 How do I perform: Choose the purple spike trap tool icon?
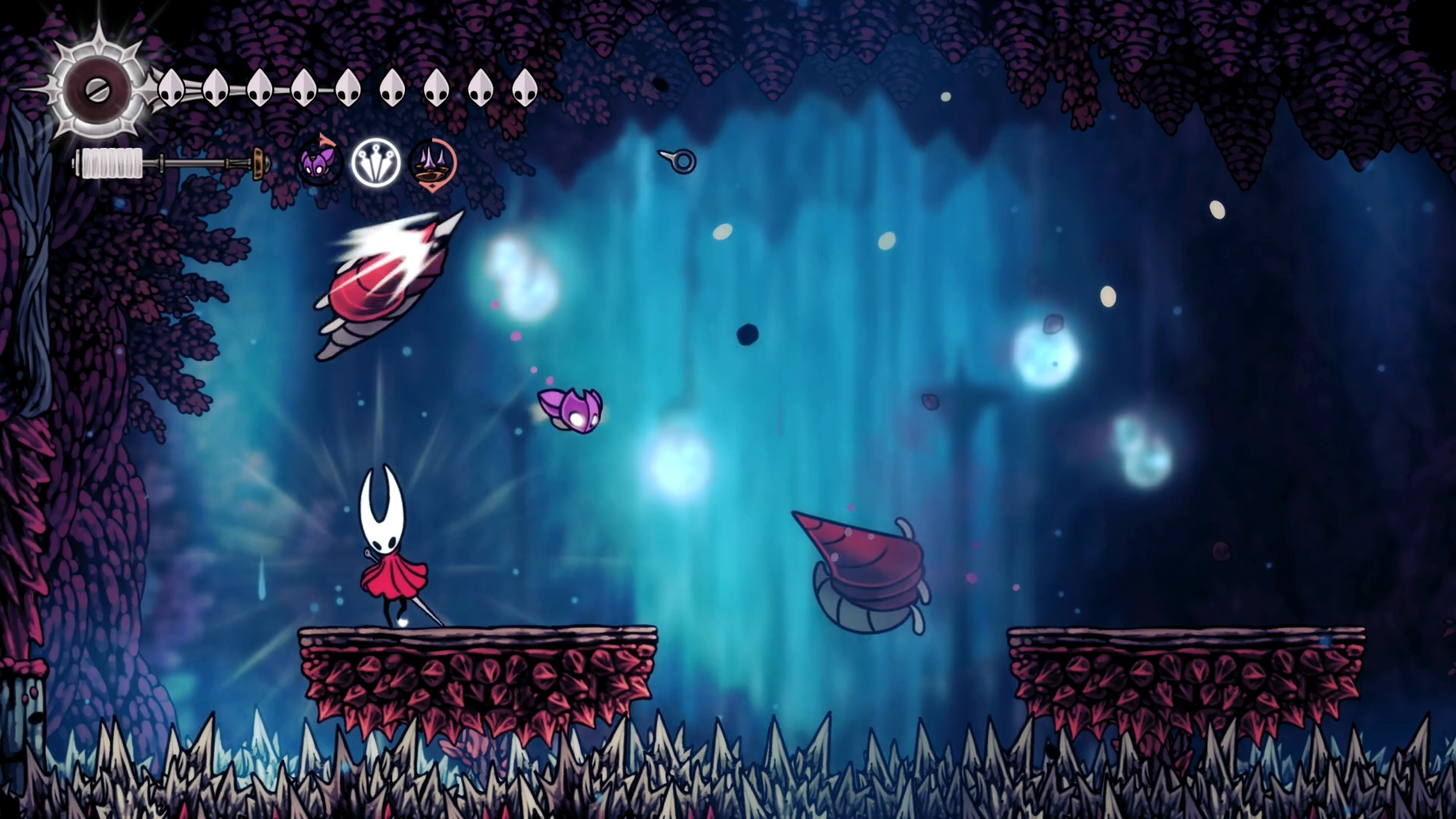click(x=433, y=163)
